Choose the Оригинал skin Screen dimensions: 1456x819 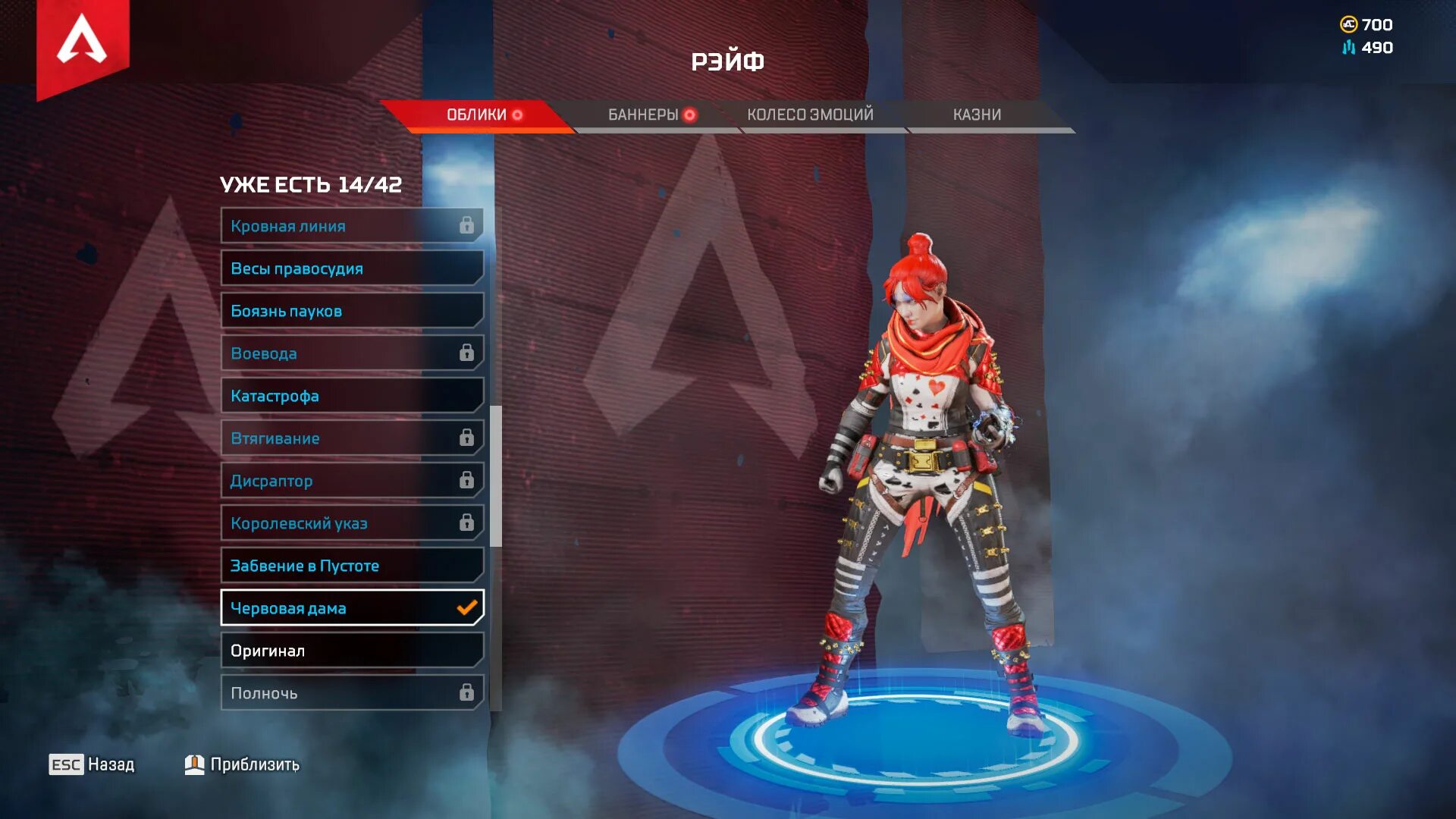(352, 651)
